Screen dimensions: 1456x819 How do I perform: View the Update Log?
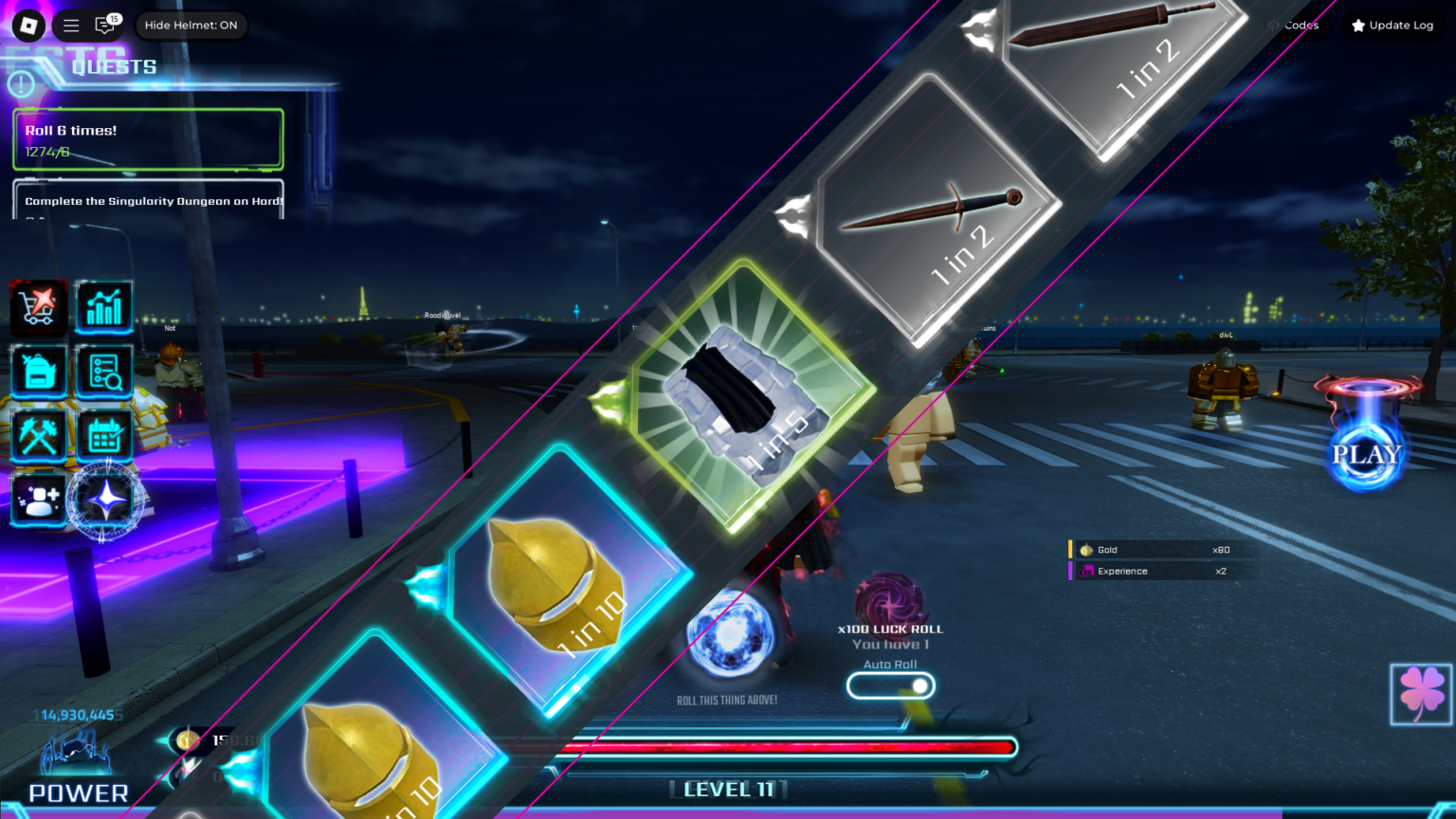pyautogui.click(x=1392, y=26)
